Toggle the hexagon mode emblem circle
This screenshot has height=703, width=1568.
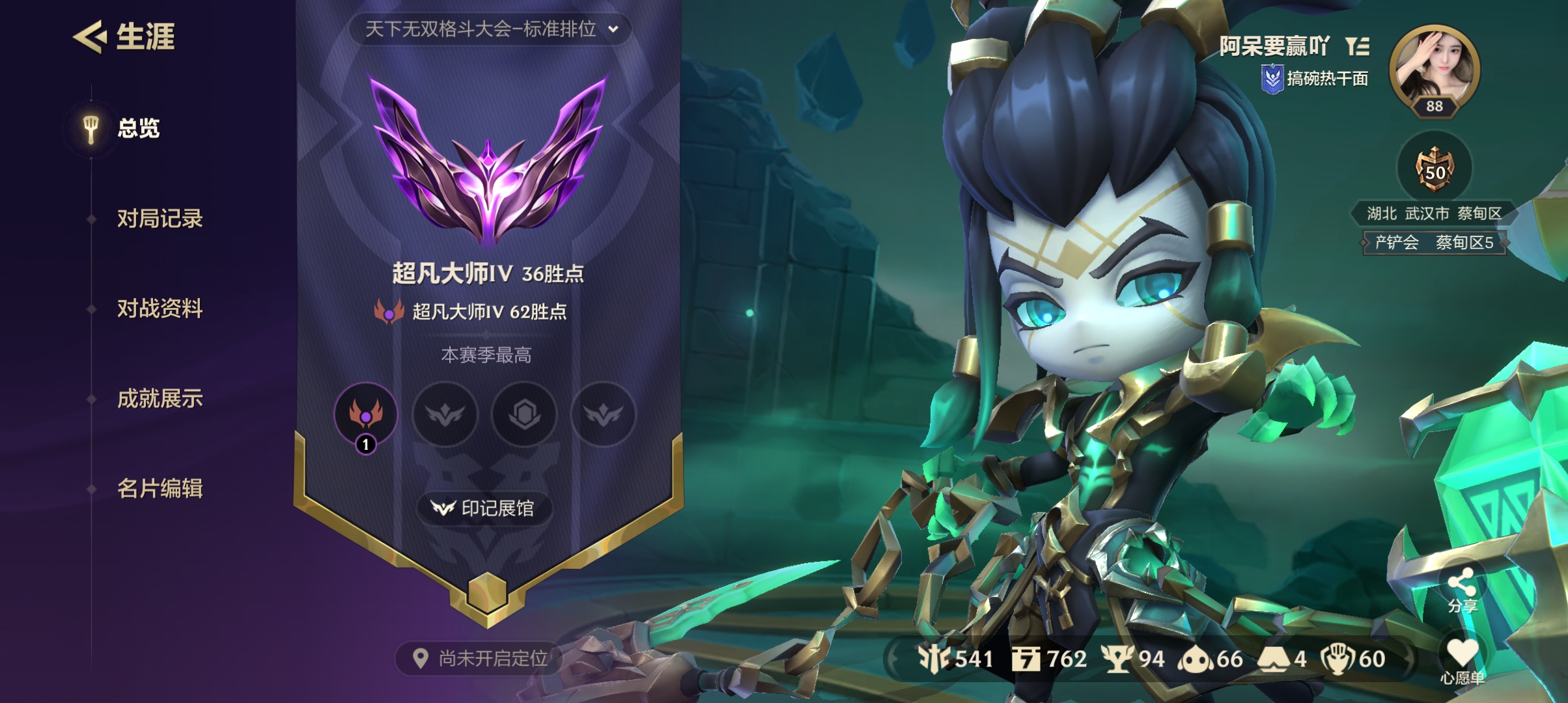point(524,415)
